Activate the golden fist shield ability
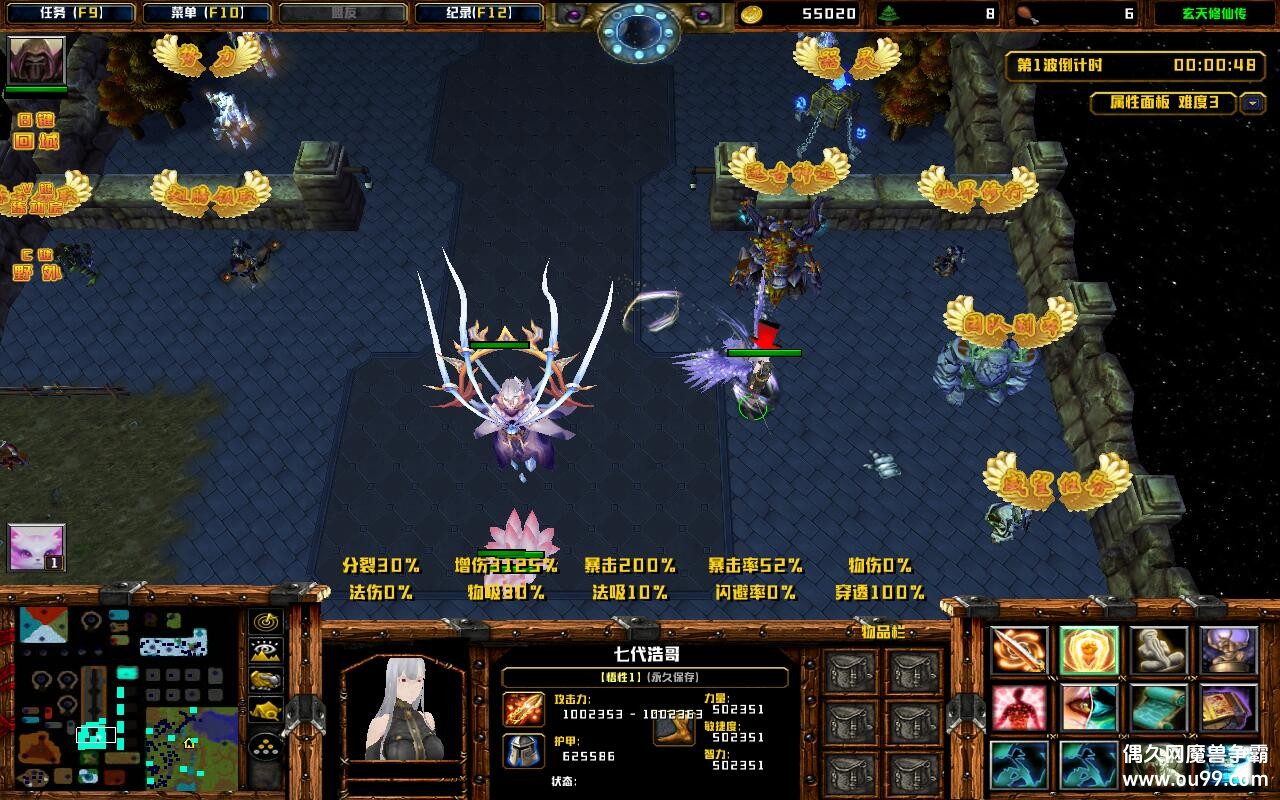Screen dimensions: 1280x800 coord(1089,651)
